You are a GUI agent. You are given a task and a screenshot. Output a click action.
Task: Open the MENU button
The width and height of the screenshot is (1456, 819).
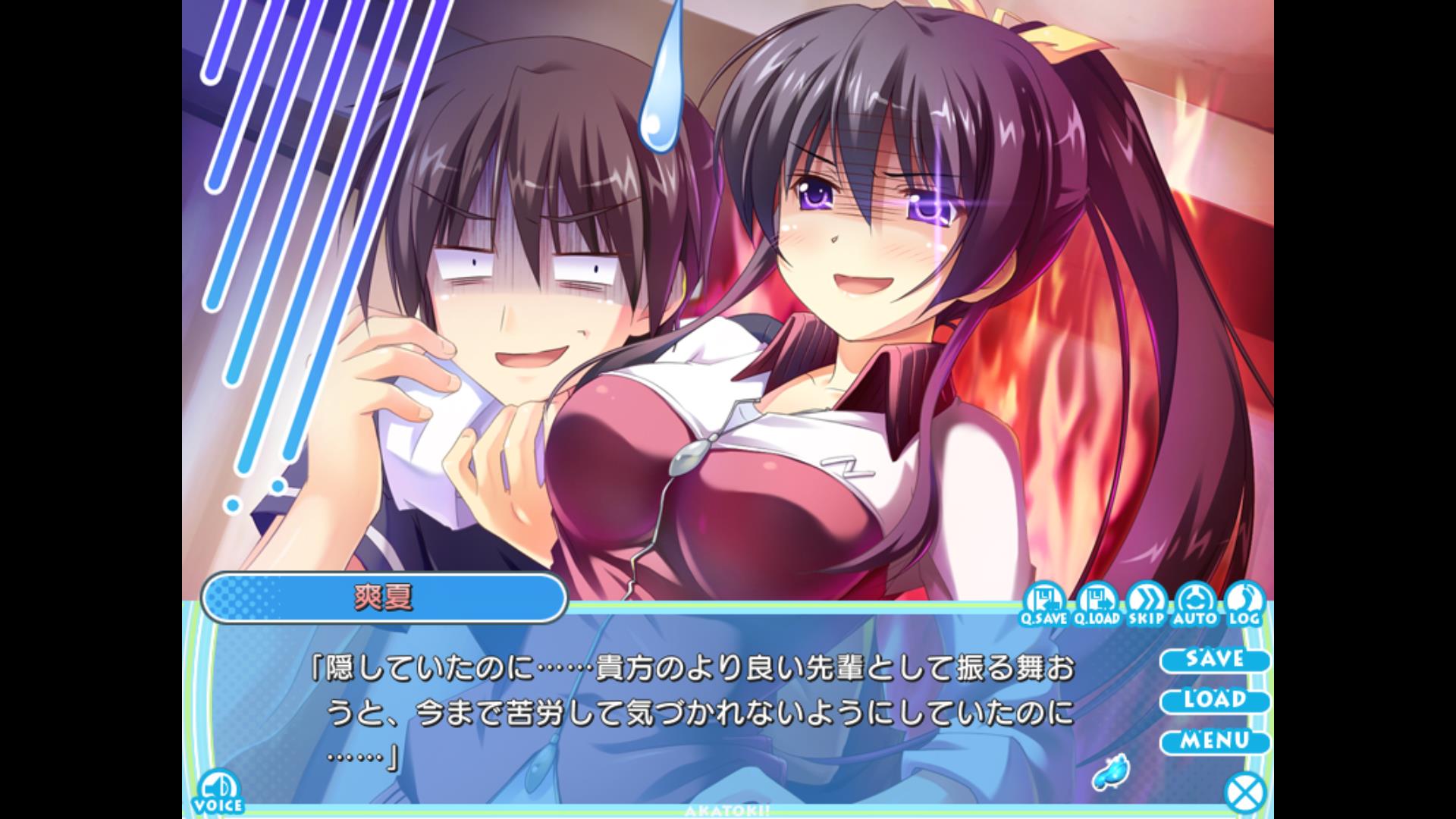click(x=1214, y=740)
